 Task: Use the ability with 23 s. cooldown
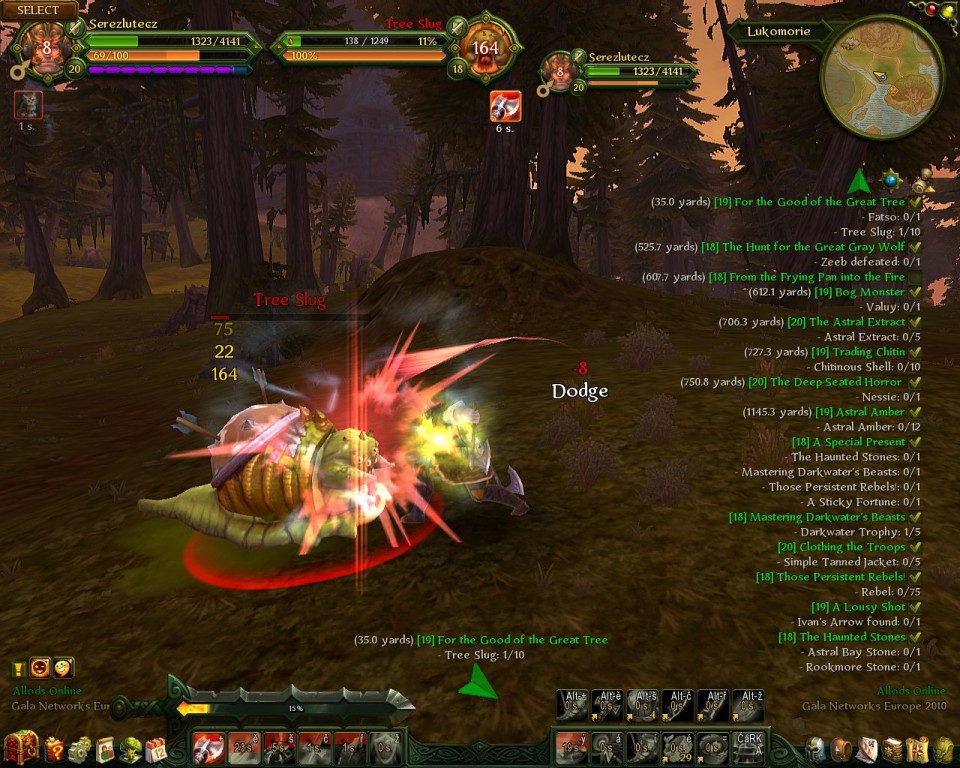(x=244, y=748)
